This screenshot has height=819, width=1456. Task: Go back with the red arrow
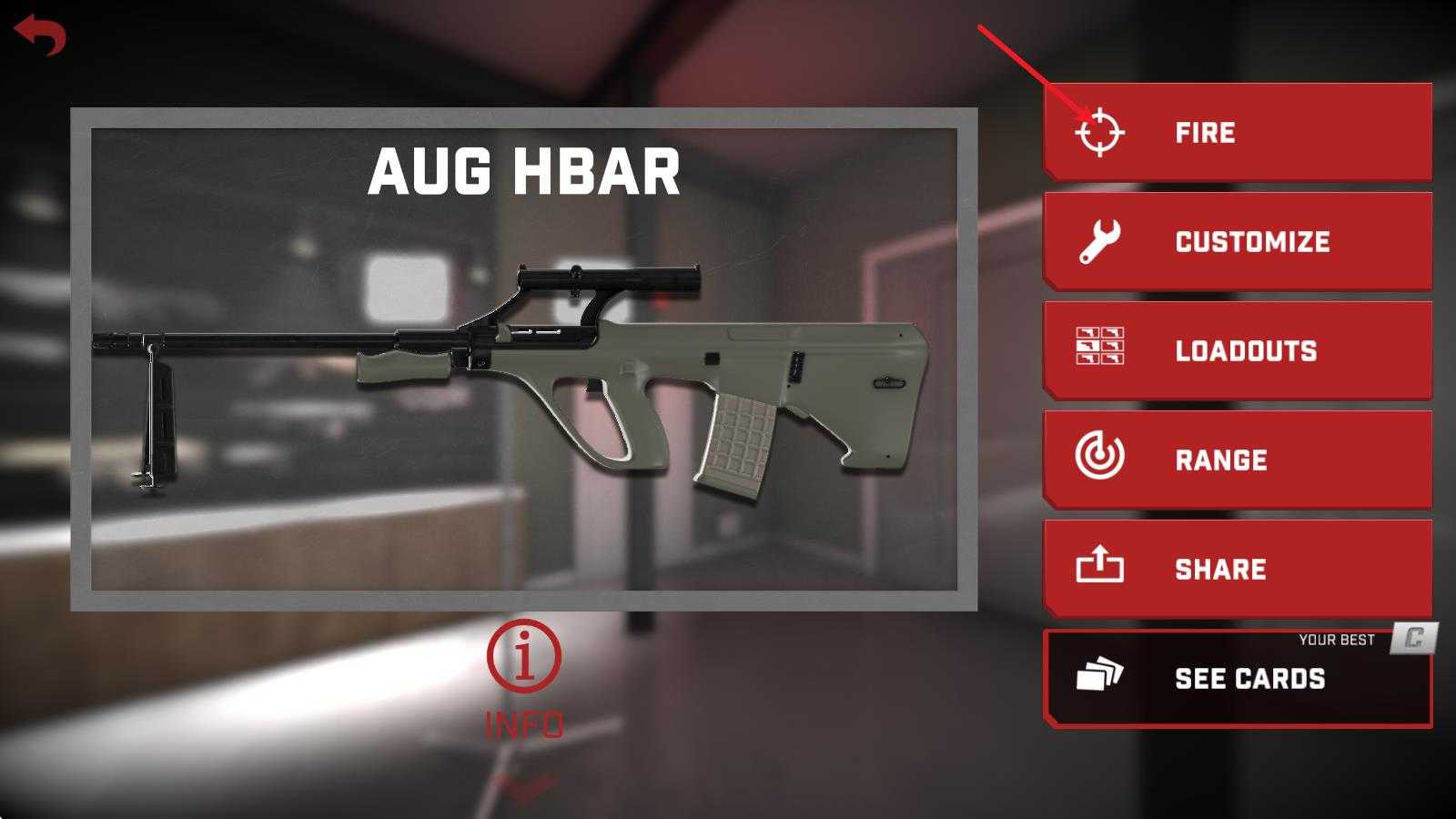(40, 35)
